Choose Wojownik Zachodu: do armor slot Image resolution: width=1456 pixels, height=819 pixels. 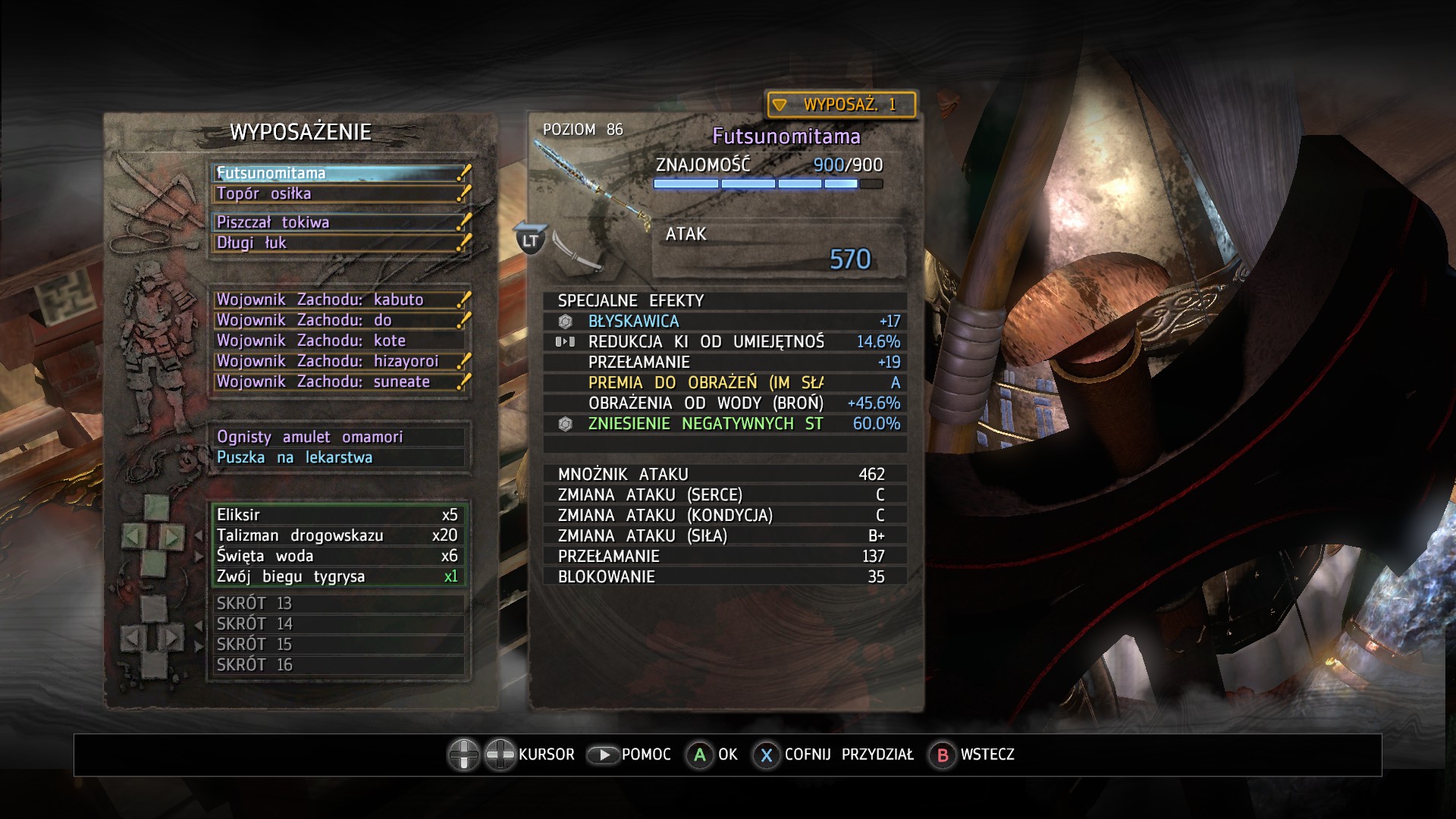[339, 320]
